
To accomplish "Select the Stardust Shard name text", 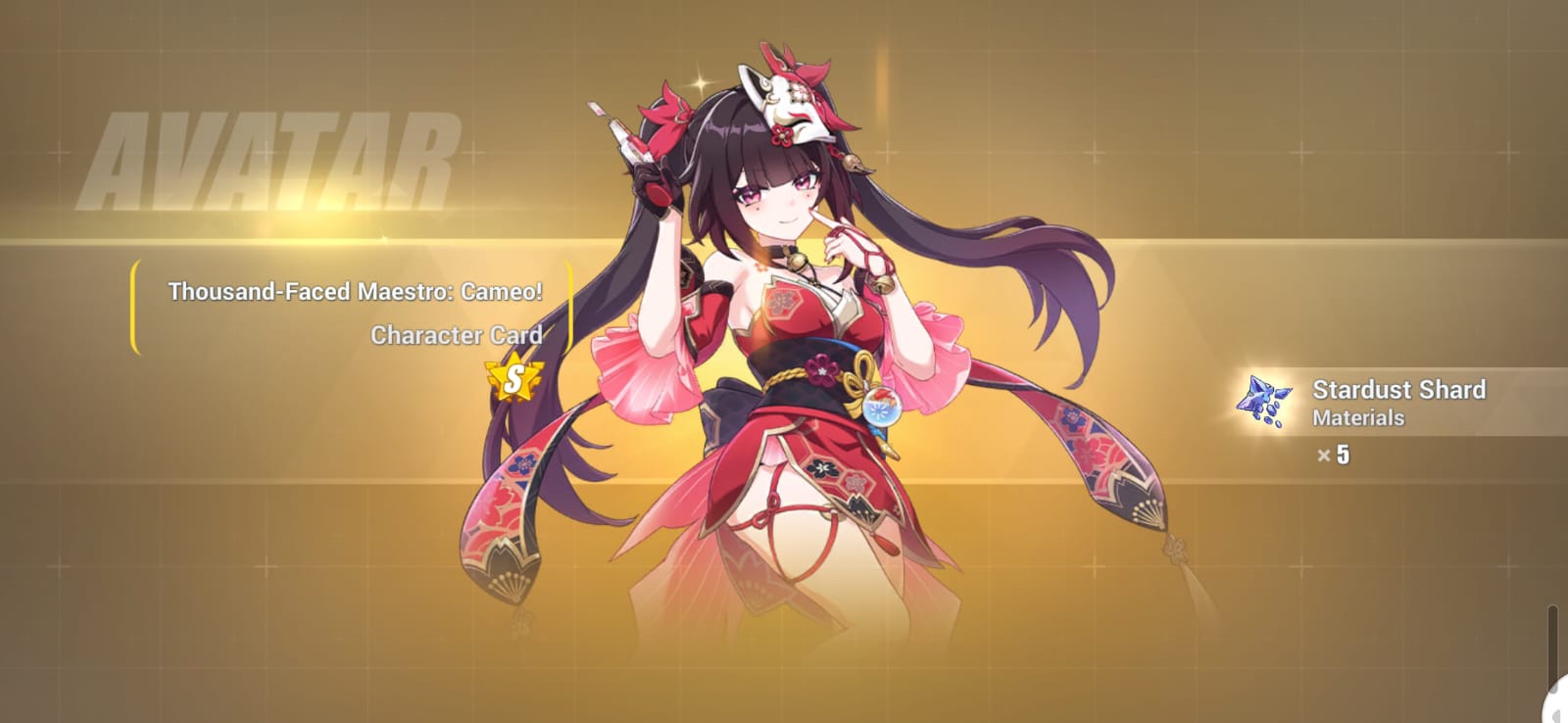I will pos(1399,390).
